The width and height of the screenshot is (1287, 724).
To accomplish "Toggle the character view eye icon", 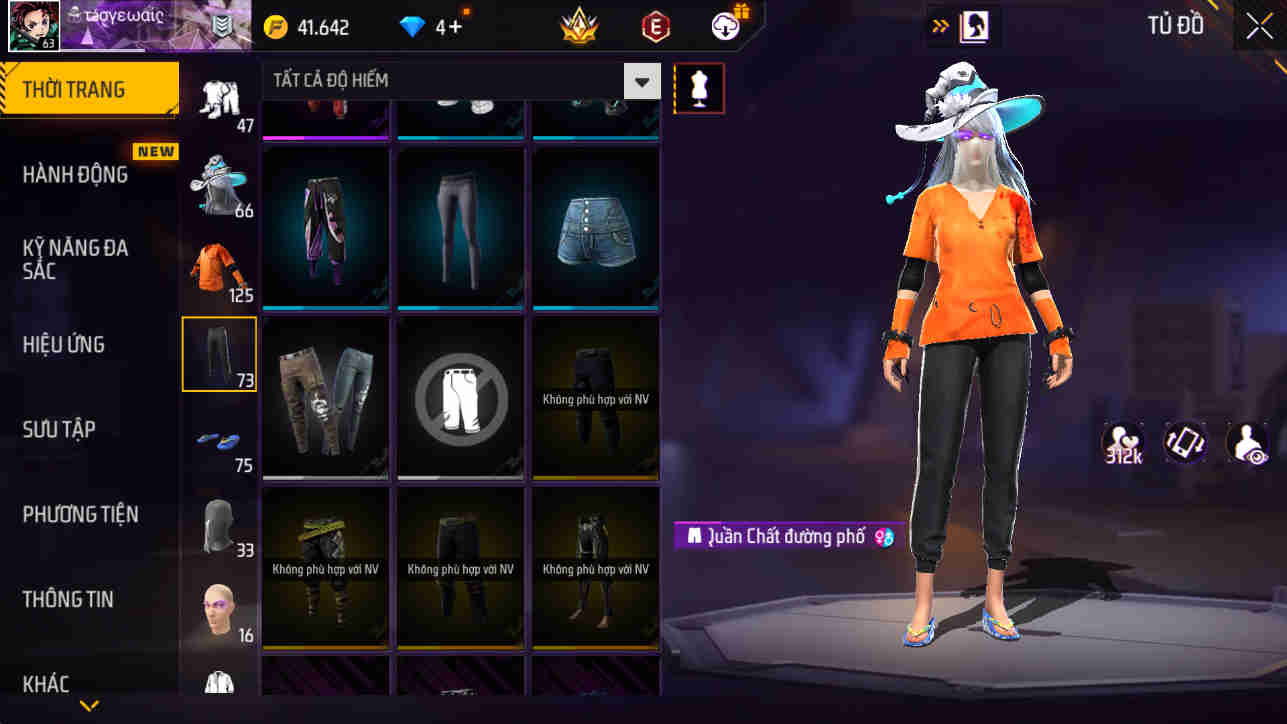I will click(1248, 443).
